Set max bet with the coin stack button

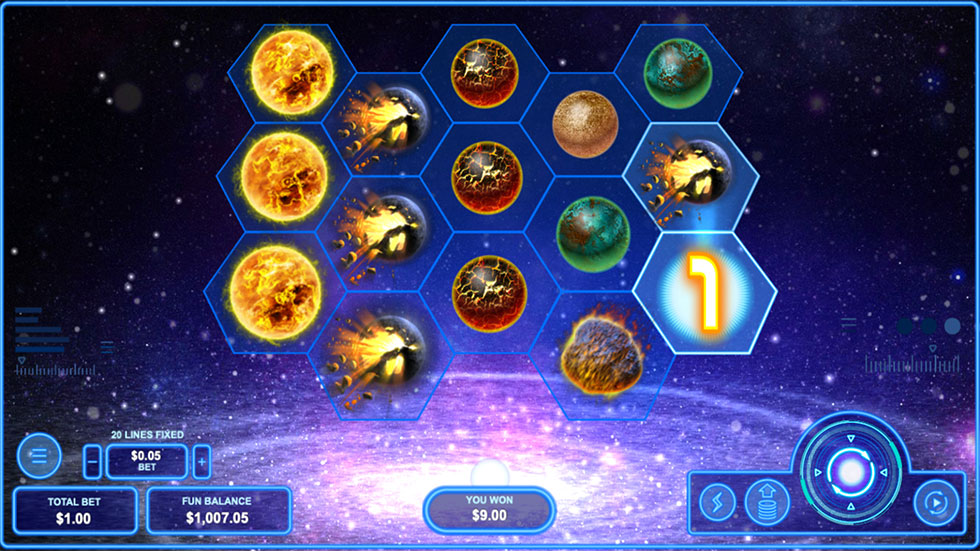(x=767, y=502)
